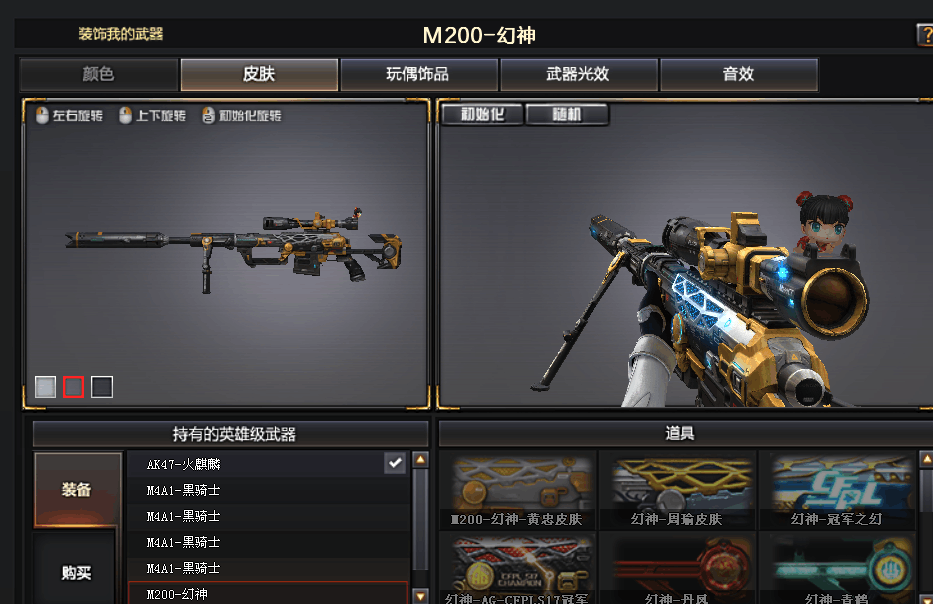Select the 幻神-冠军之幻 skin thumbnail
Image resolution: width=933 pixels, height=604 pixels.
tap(836, 490)
